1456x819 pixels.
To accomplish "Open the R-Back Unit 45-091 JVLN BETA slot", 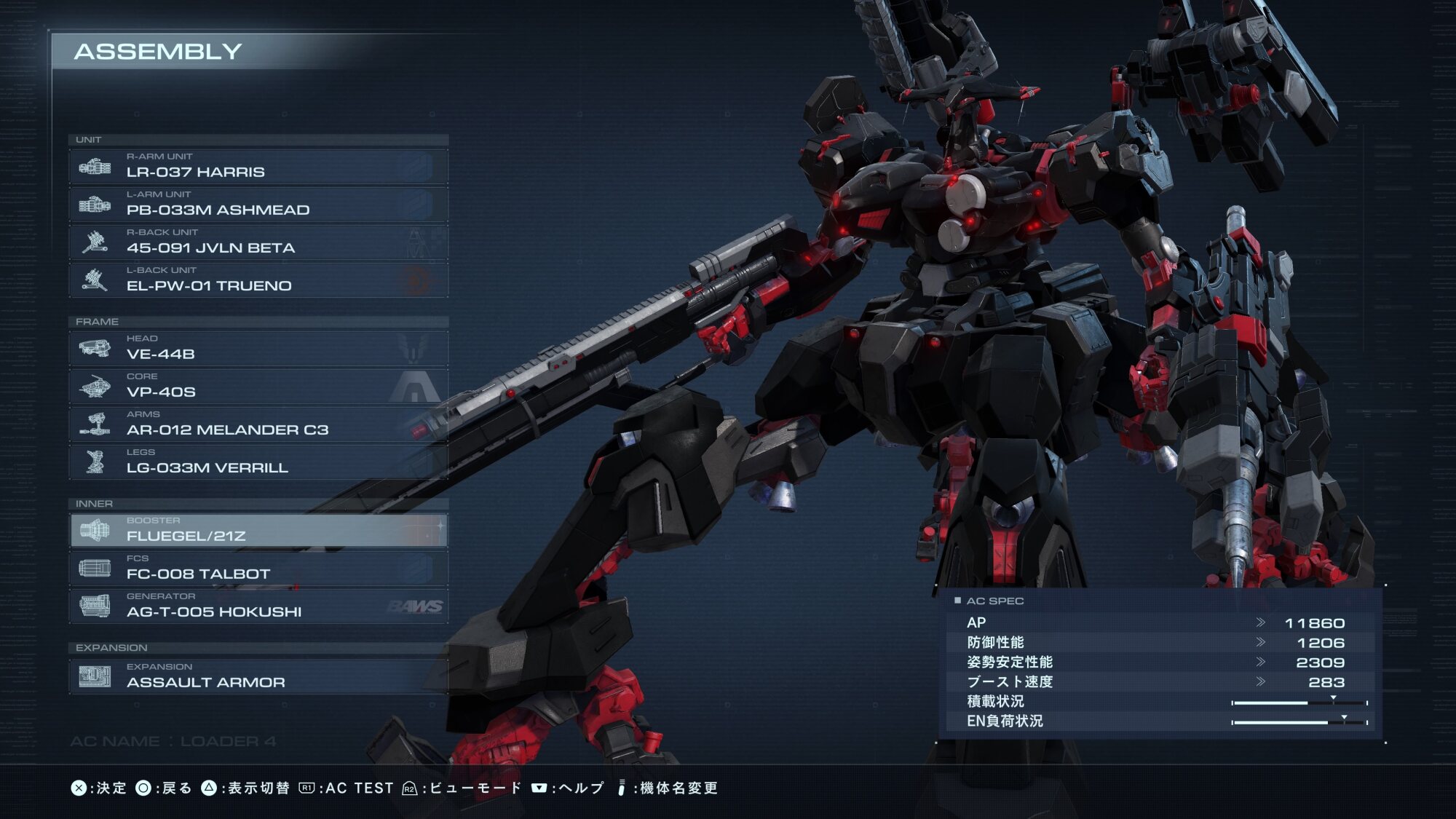I will tap(258, 242).
